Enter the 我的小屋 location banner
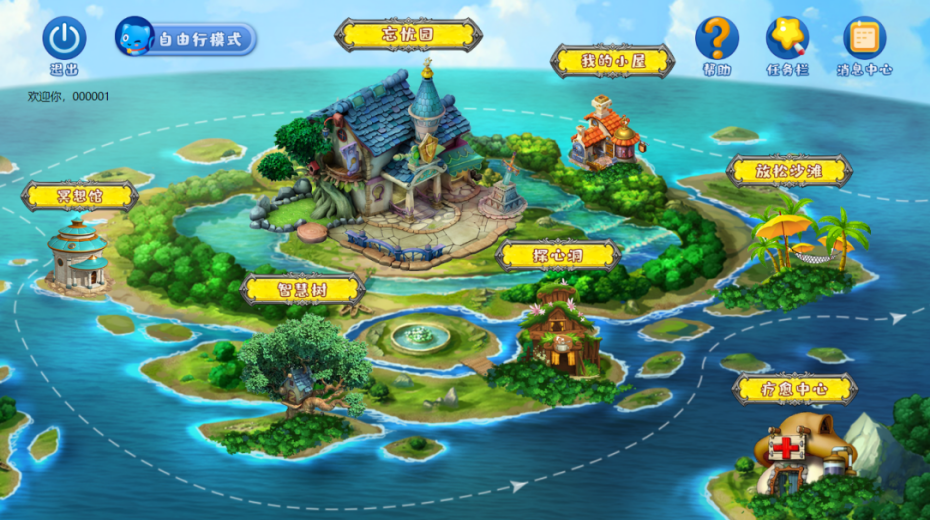This screenshot has width=930, height=520. (612, 61)
